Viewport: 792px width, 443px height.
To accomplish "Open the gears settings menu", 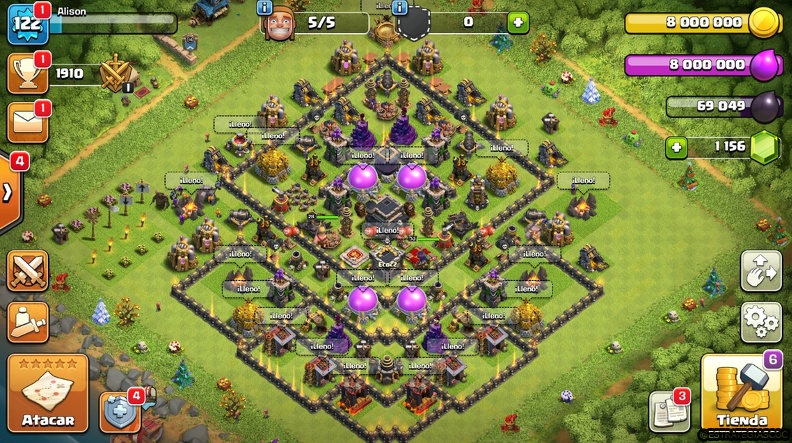I will pyautogui.click(x=760, y=322).
